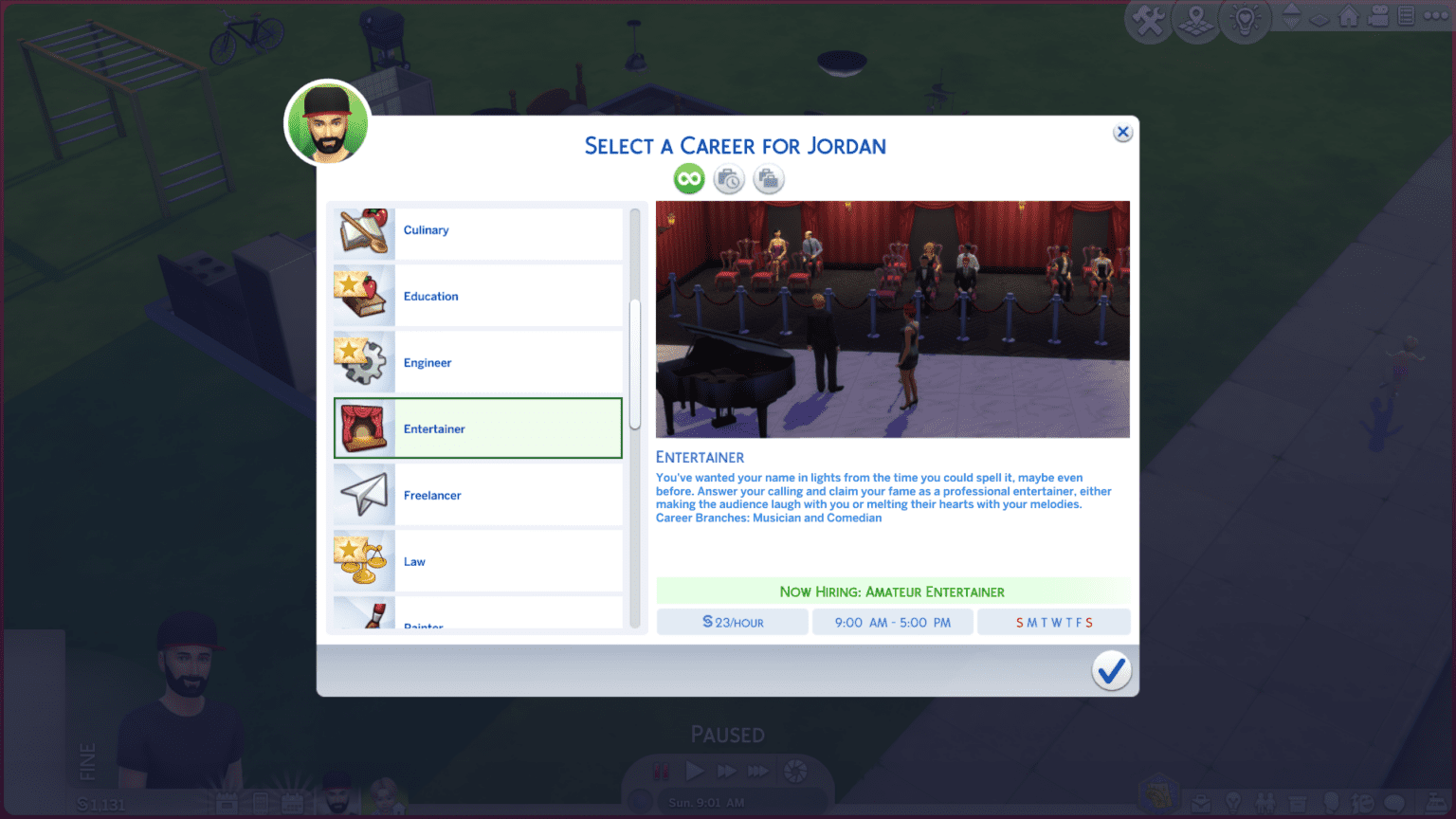This screenshot has height=819, width=1456.
Task: Click the game speed fast-forward control
Action: [x=726, y=771]
